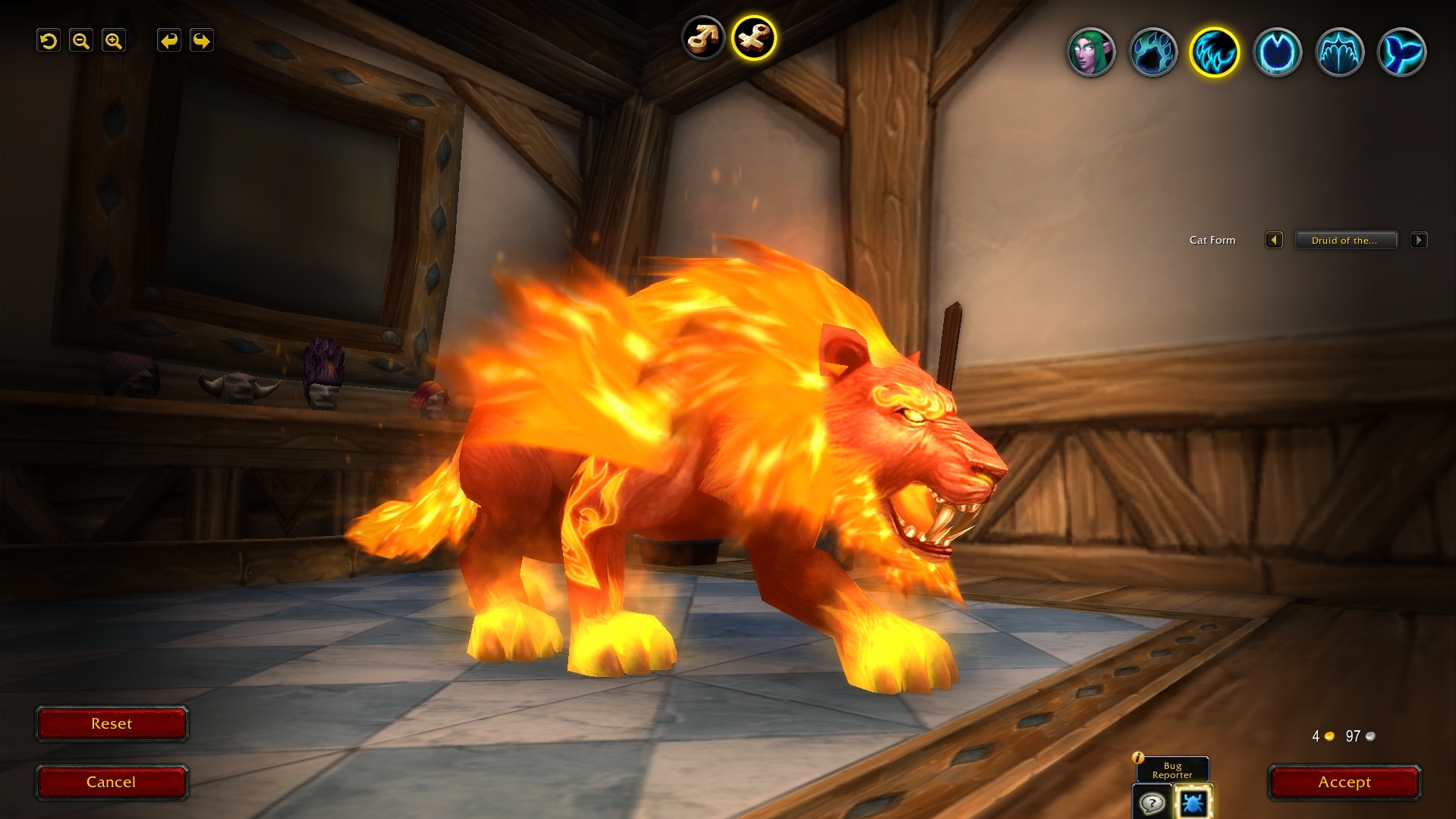Choose the next Cat Form appearance

coord(1419,241)
